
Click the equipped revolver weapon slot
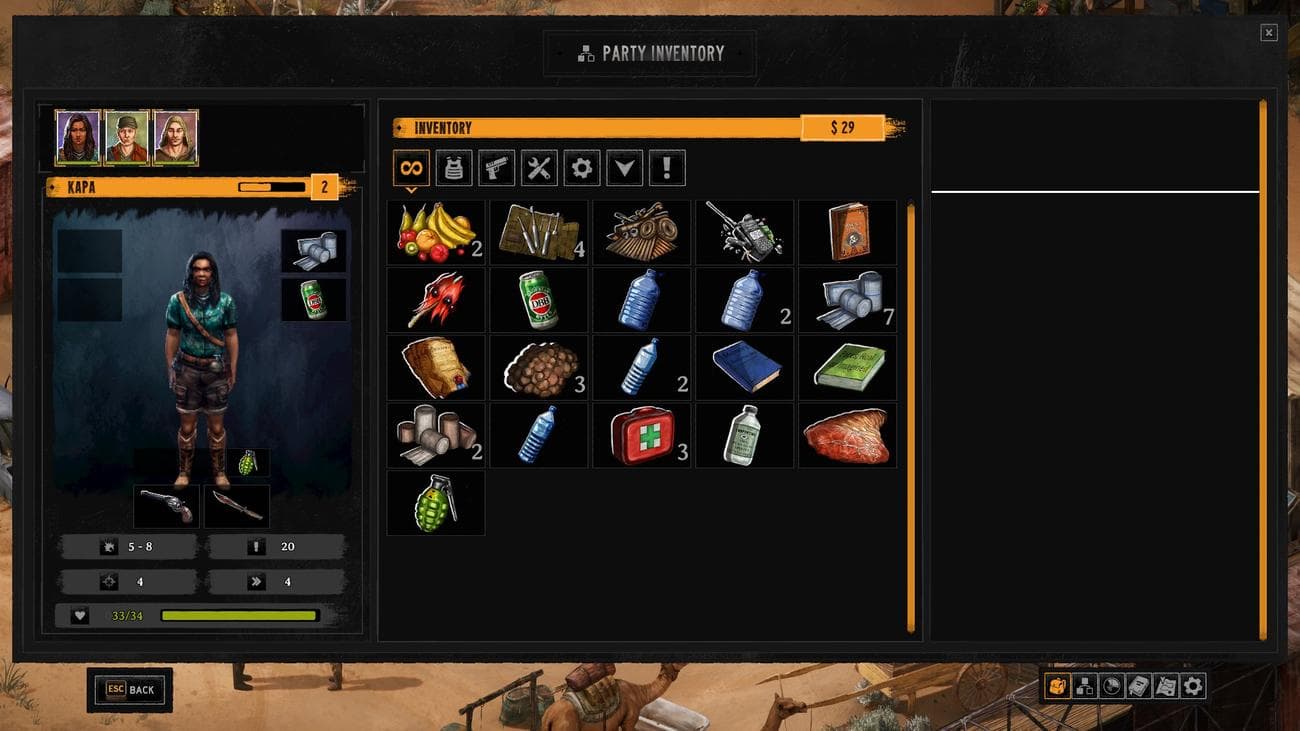pyautogui.click(x=166, y=506)
